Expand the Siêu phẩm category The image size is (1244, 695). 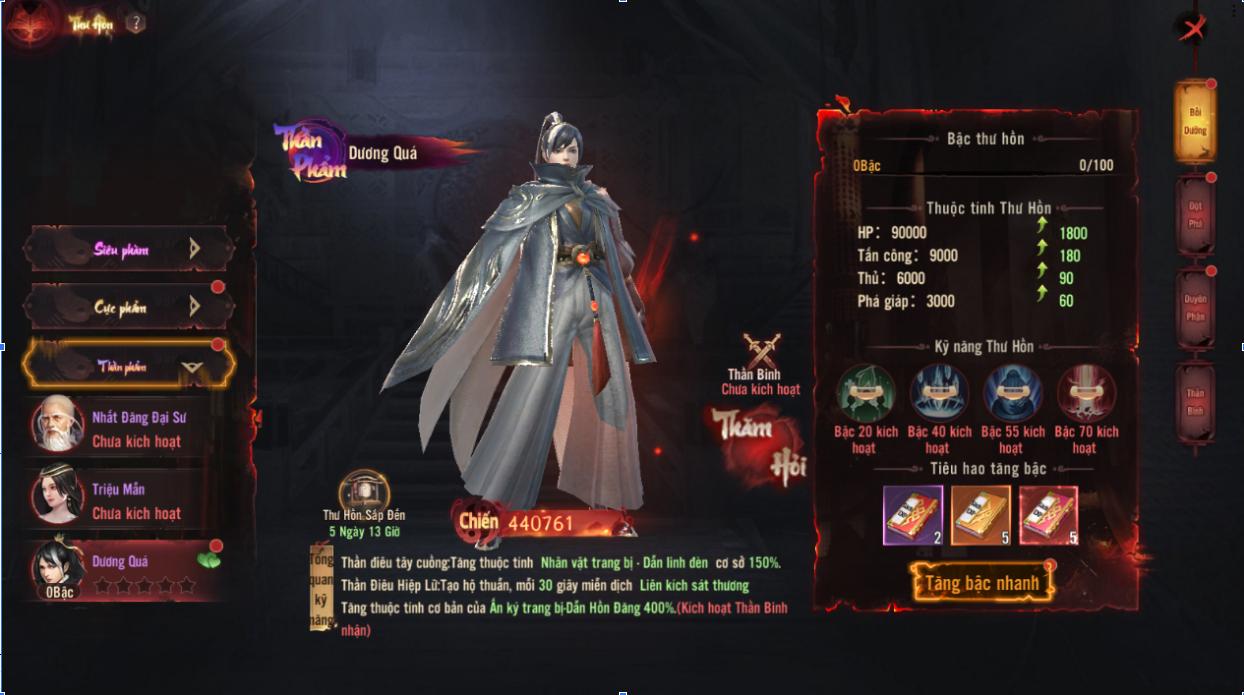pyautogui.click(x=128, y=249)
